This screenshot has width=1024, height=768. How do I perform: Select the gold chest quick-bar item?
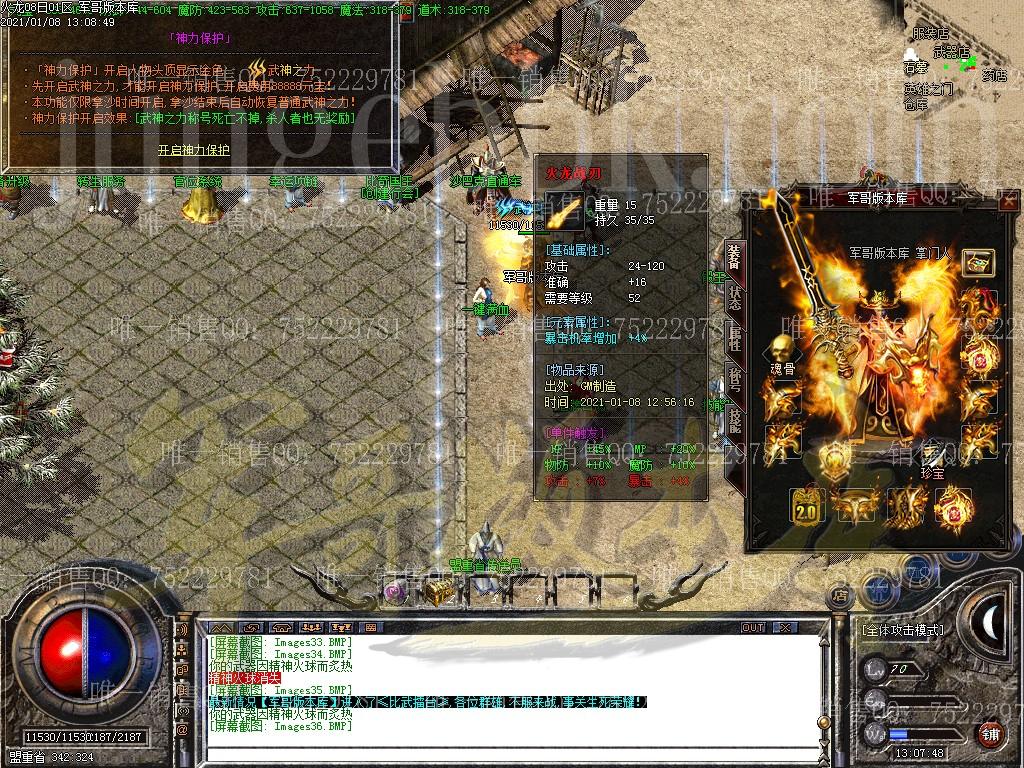click(437, 592)
